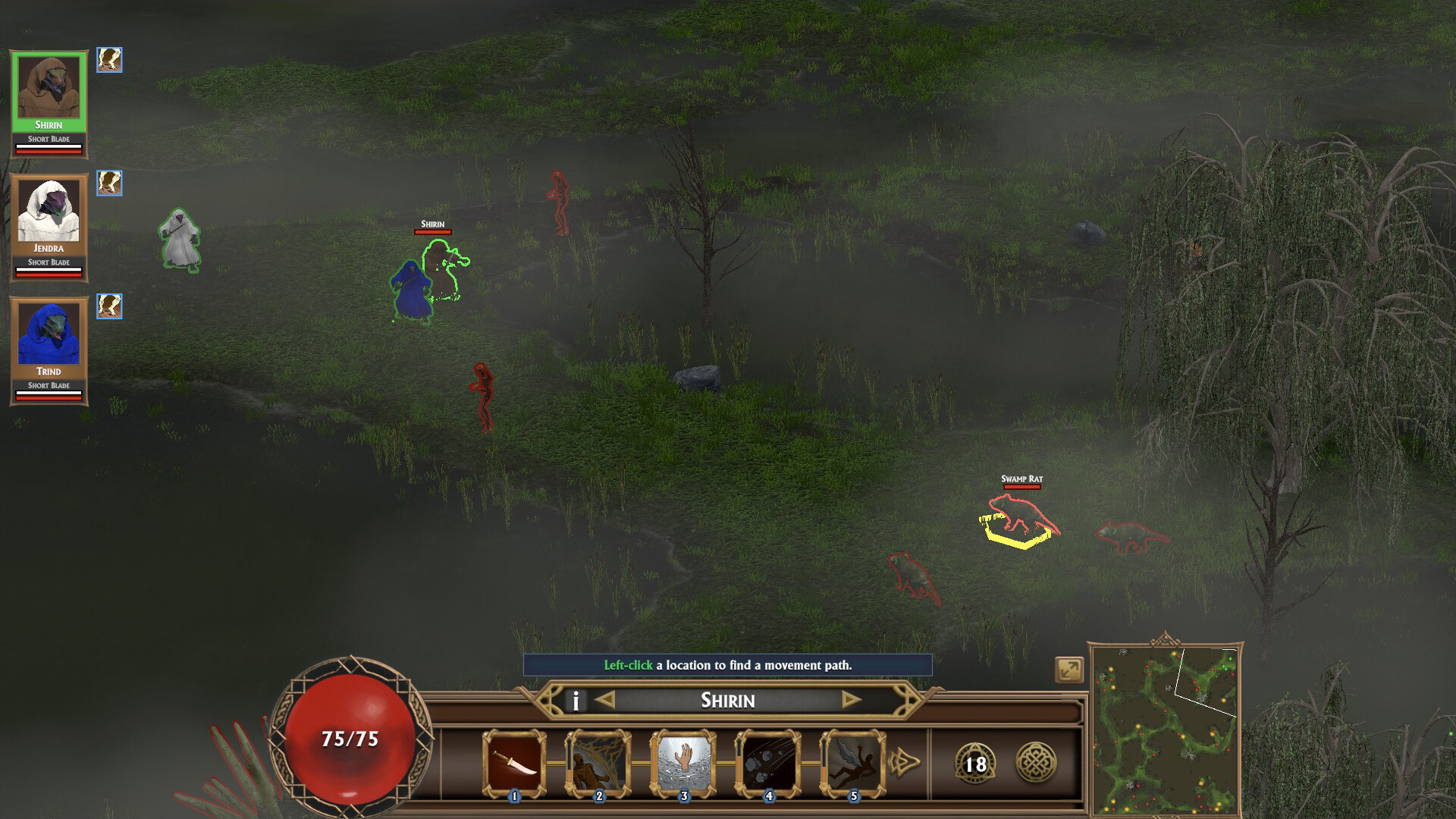Screen dimensions: 1456x819
Task: Activate the drowning hand ability
Action: click(x=684, y=763)
